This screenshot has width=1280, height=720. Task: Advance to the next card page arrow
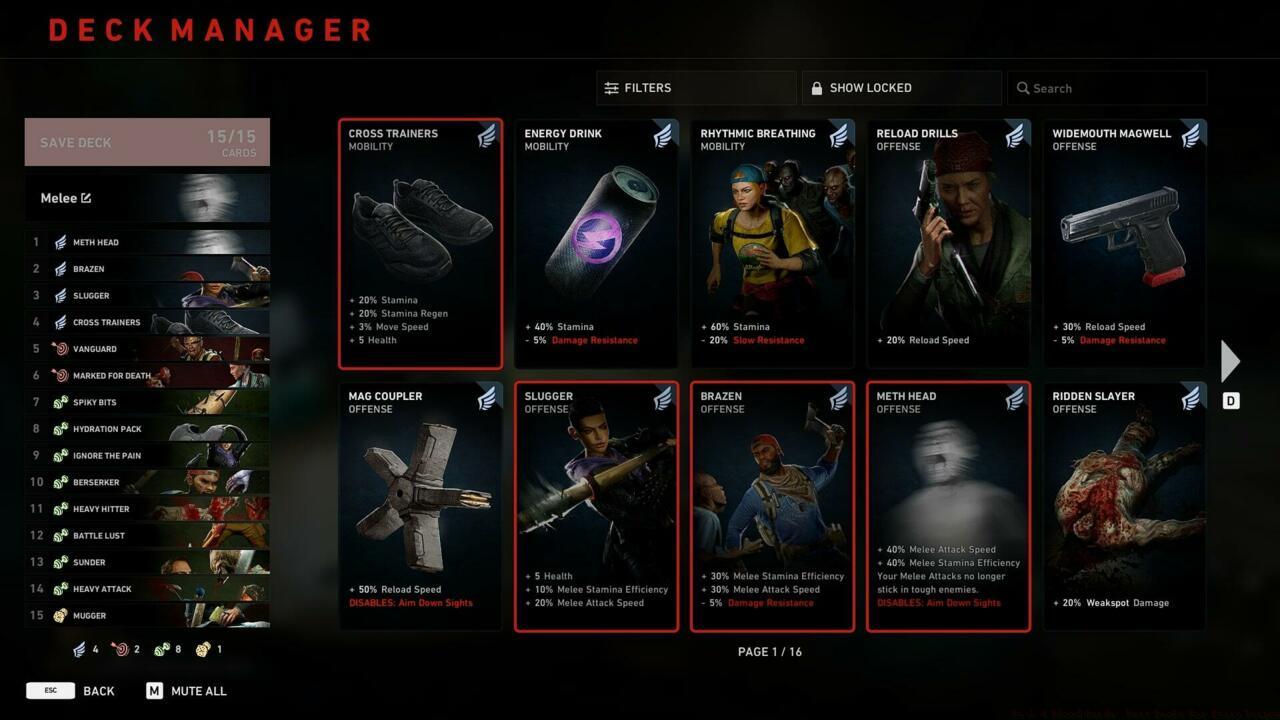click(x=1229, y=361)
